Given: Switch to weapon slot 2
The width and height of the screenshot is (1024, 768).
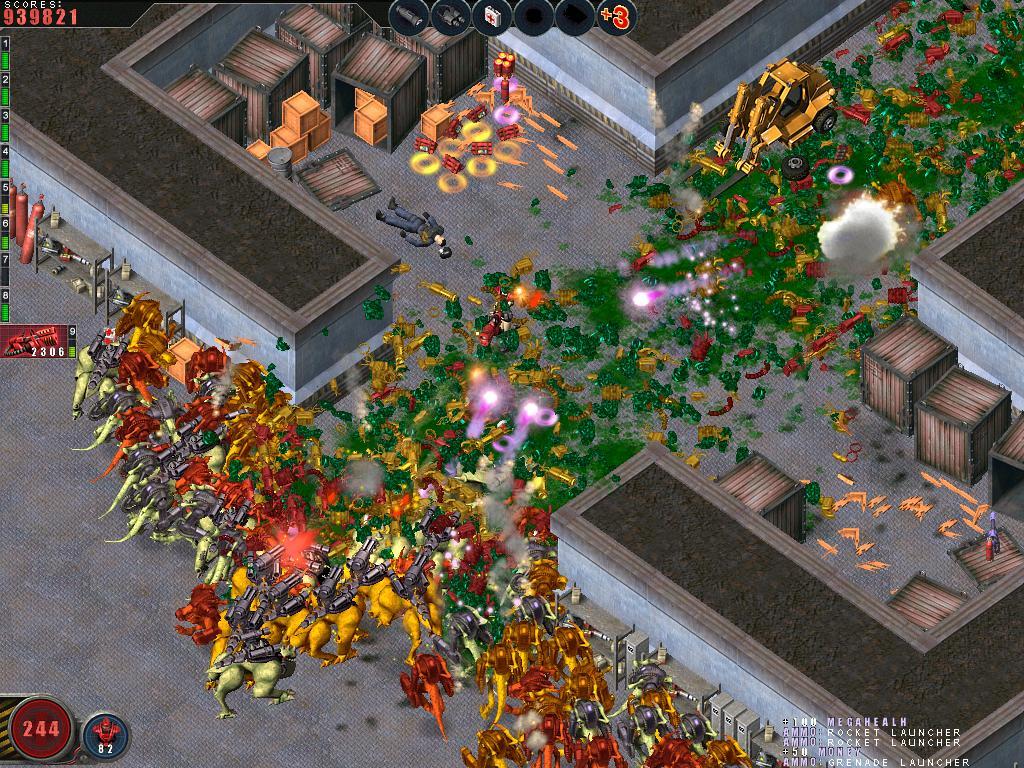Looking at the screenshot, I should tap(5, 88).
